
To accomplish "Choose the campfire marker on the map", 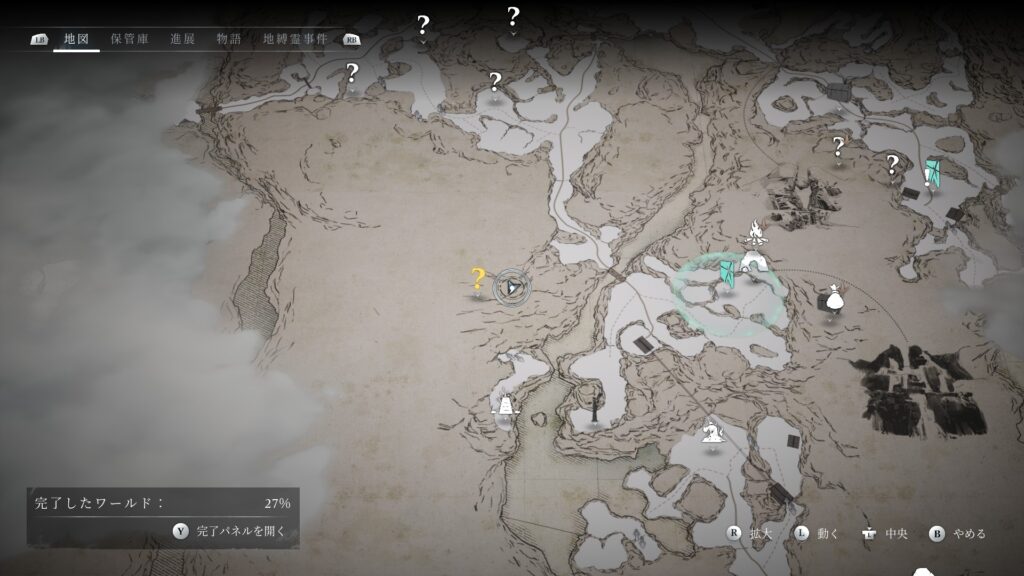I will (755, 236).
